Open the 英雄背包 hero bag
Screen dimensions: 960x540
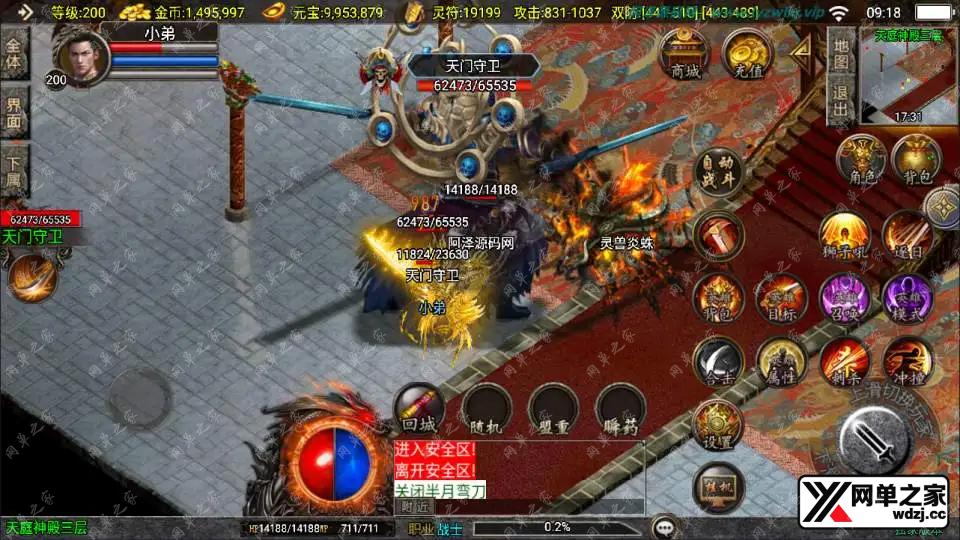719,298
